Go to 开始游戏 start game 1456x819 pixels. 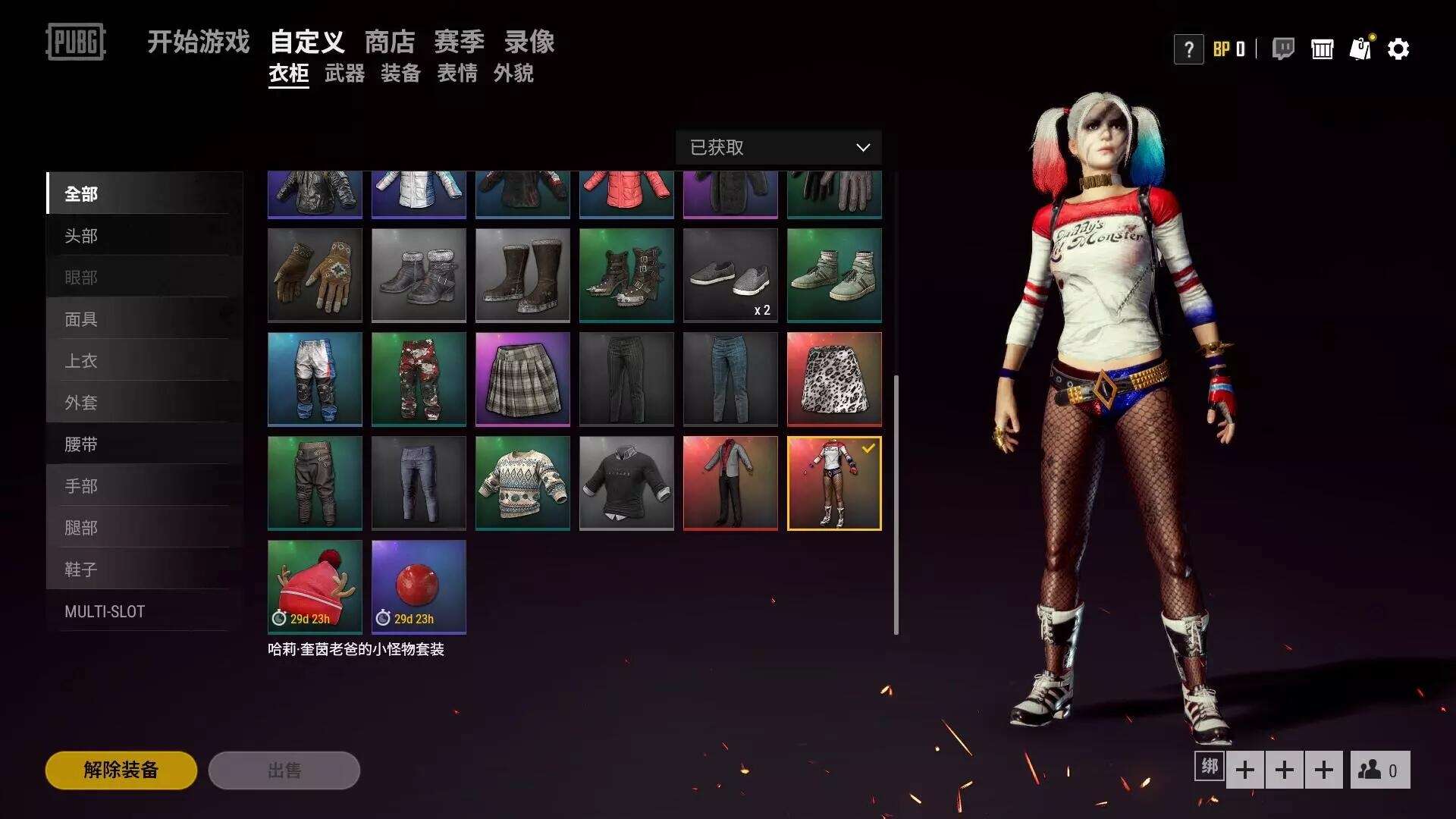(198, 42)
